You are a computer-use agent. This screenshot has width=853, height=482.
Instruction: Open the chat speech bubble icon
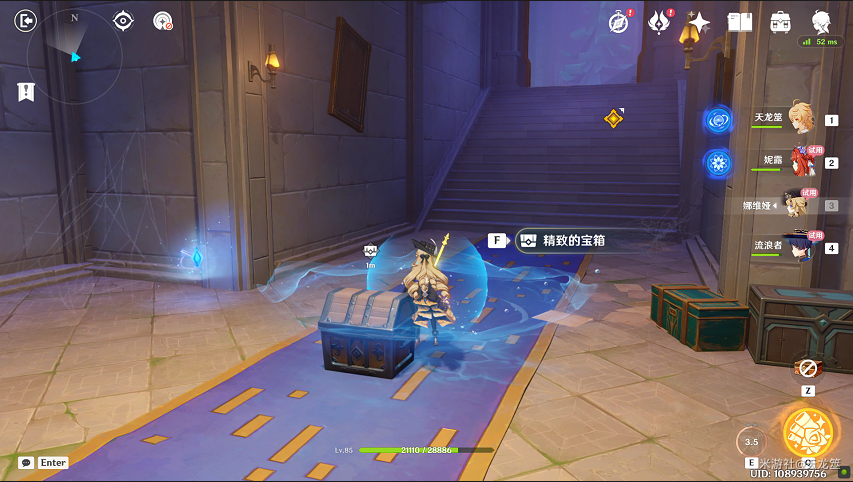[x=25, y=463]
